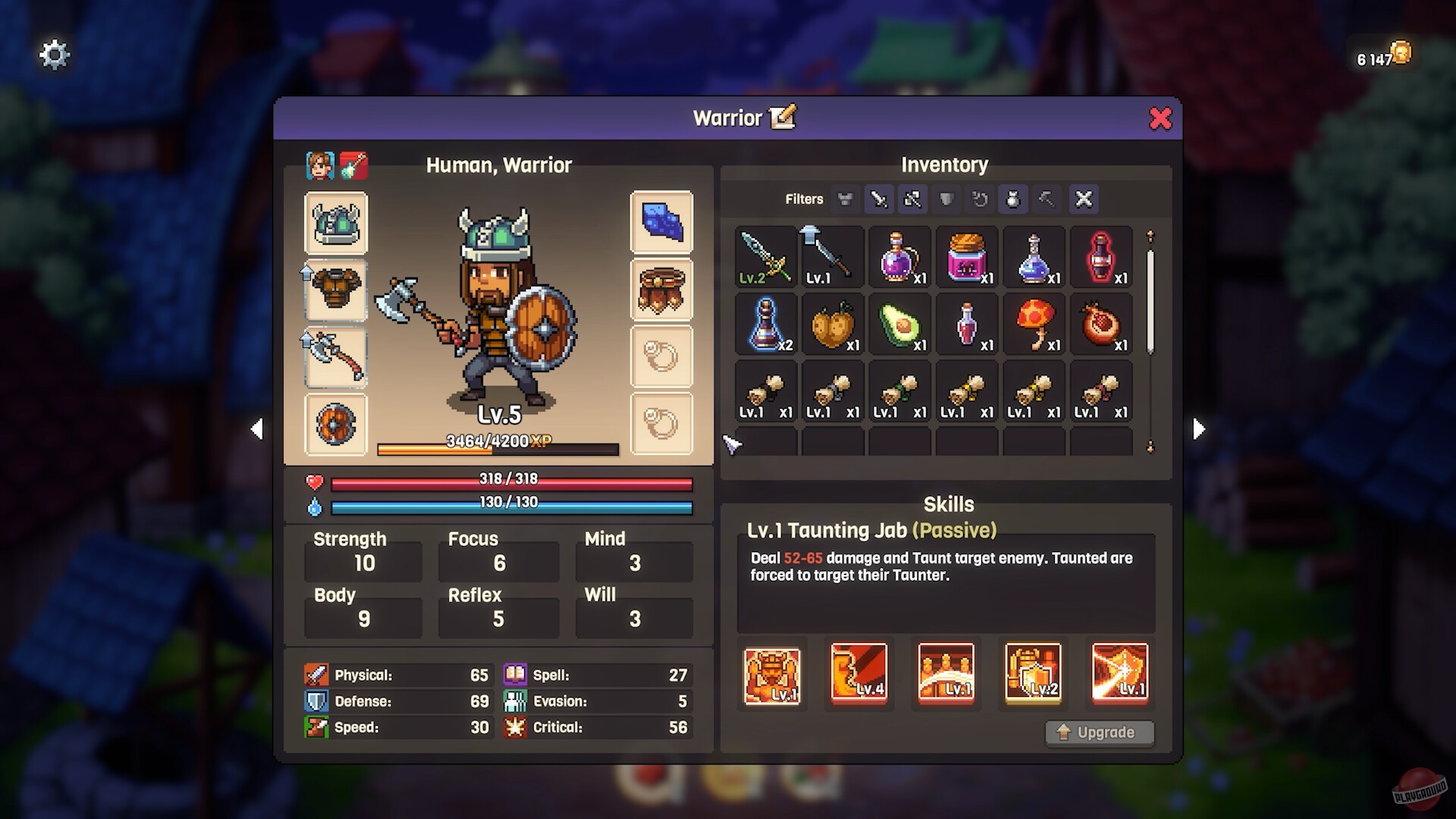Select the equipped leather belt slot
Screen dimensions: 1456x819
pos(661,290)
